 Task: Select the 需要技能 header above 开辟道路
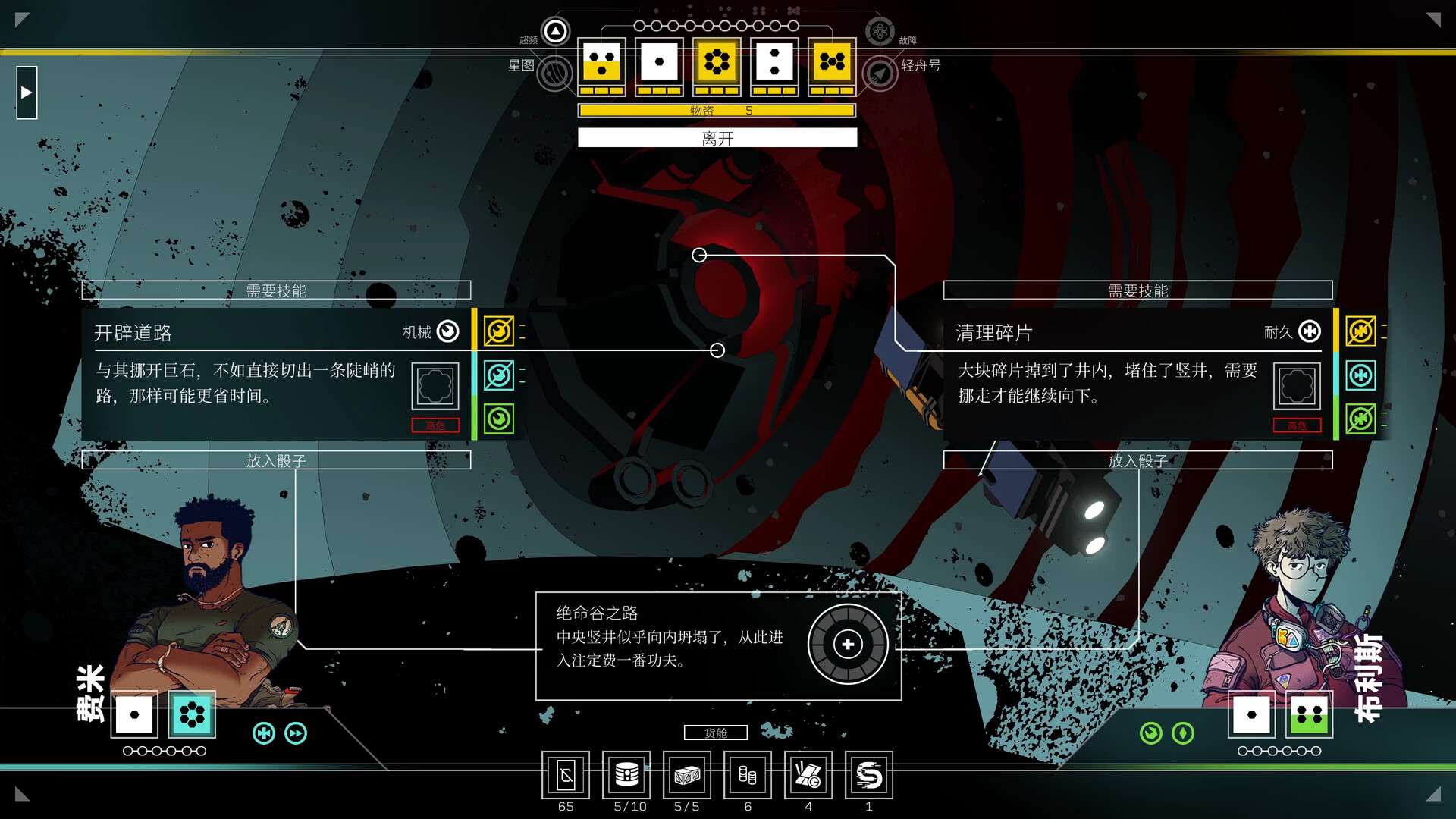(x=276, y=290)
